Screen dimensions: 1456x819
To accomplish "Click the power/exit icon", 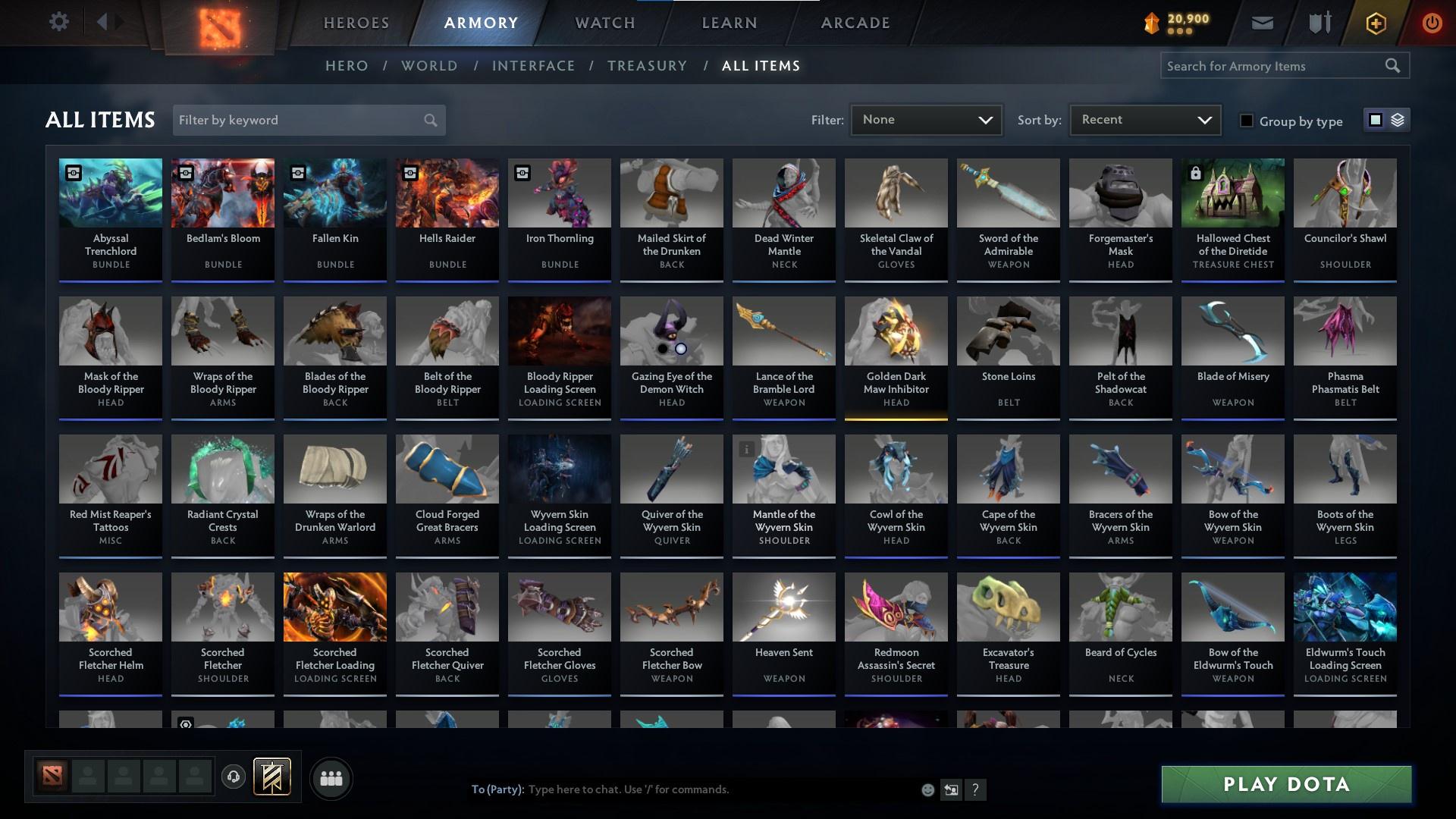I will coord(1432,23).
